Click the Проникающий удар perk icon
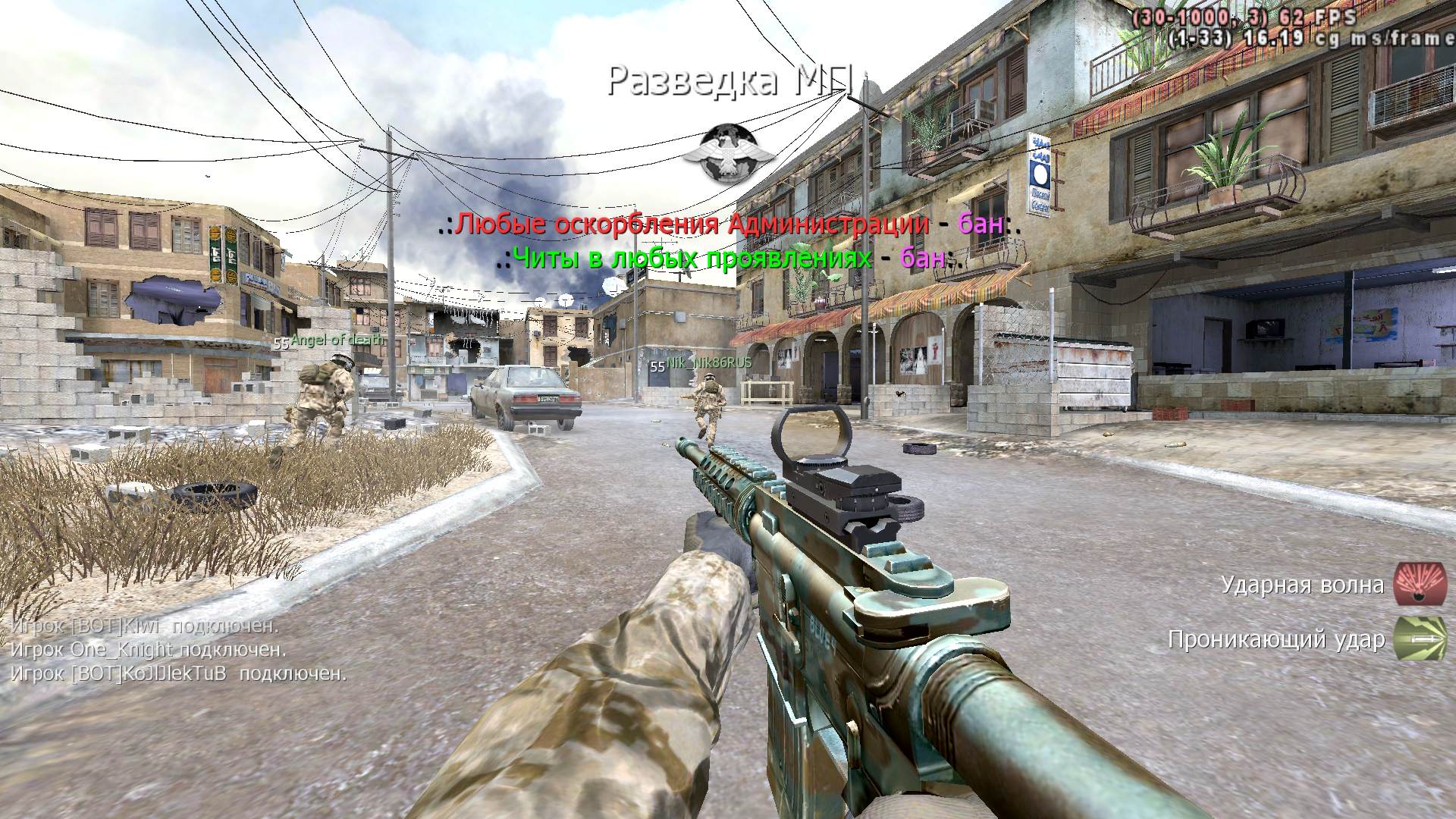The image size is (1456, 819). tap(1419, 639)
